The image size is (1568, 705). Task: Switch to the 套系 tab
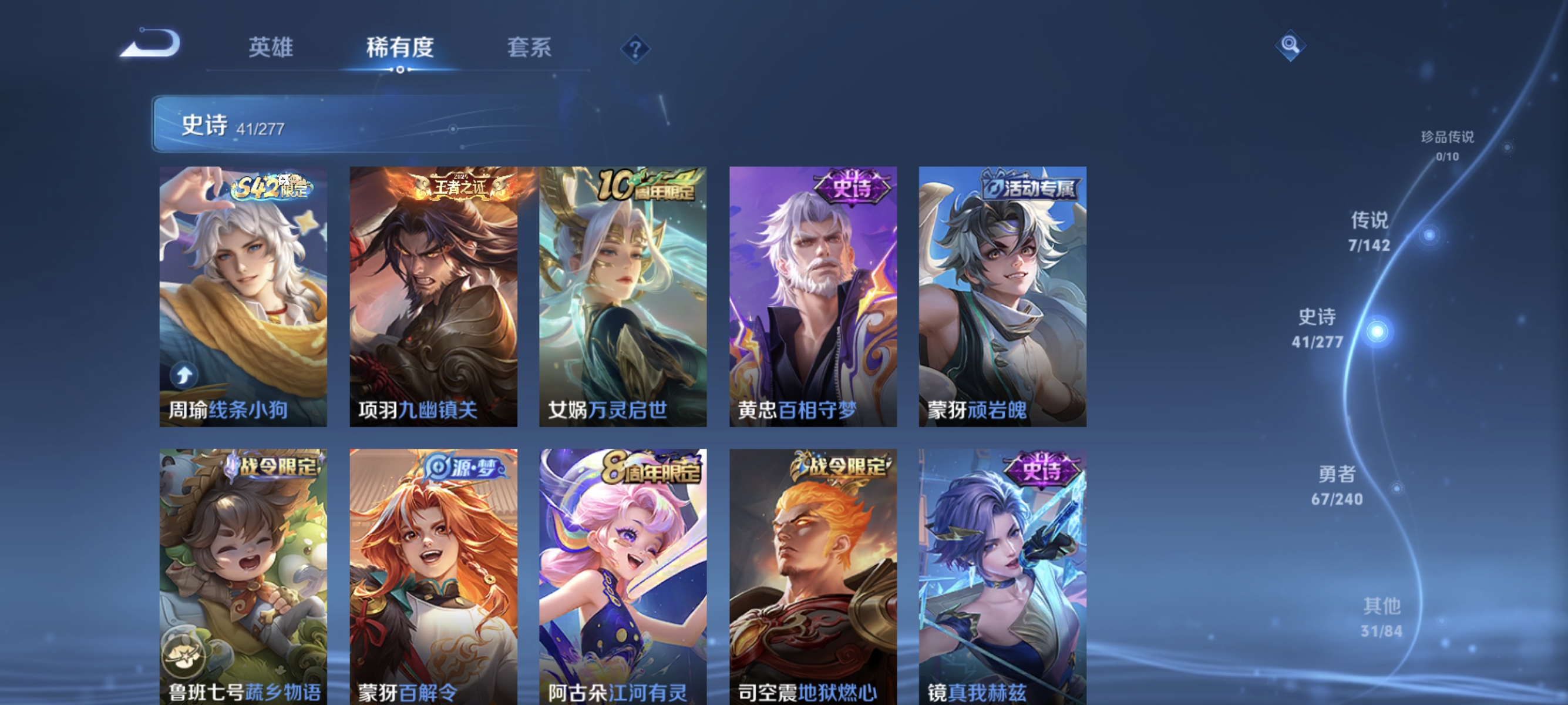point(529,49)
